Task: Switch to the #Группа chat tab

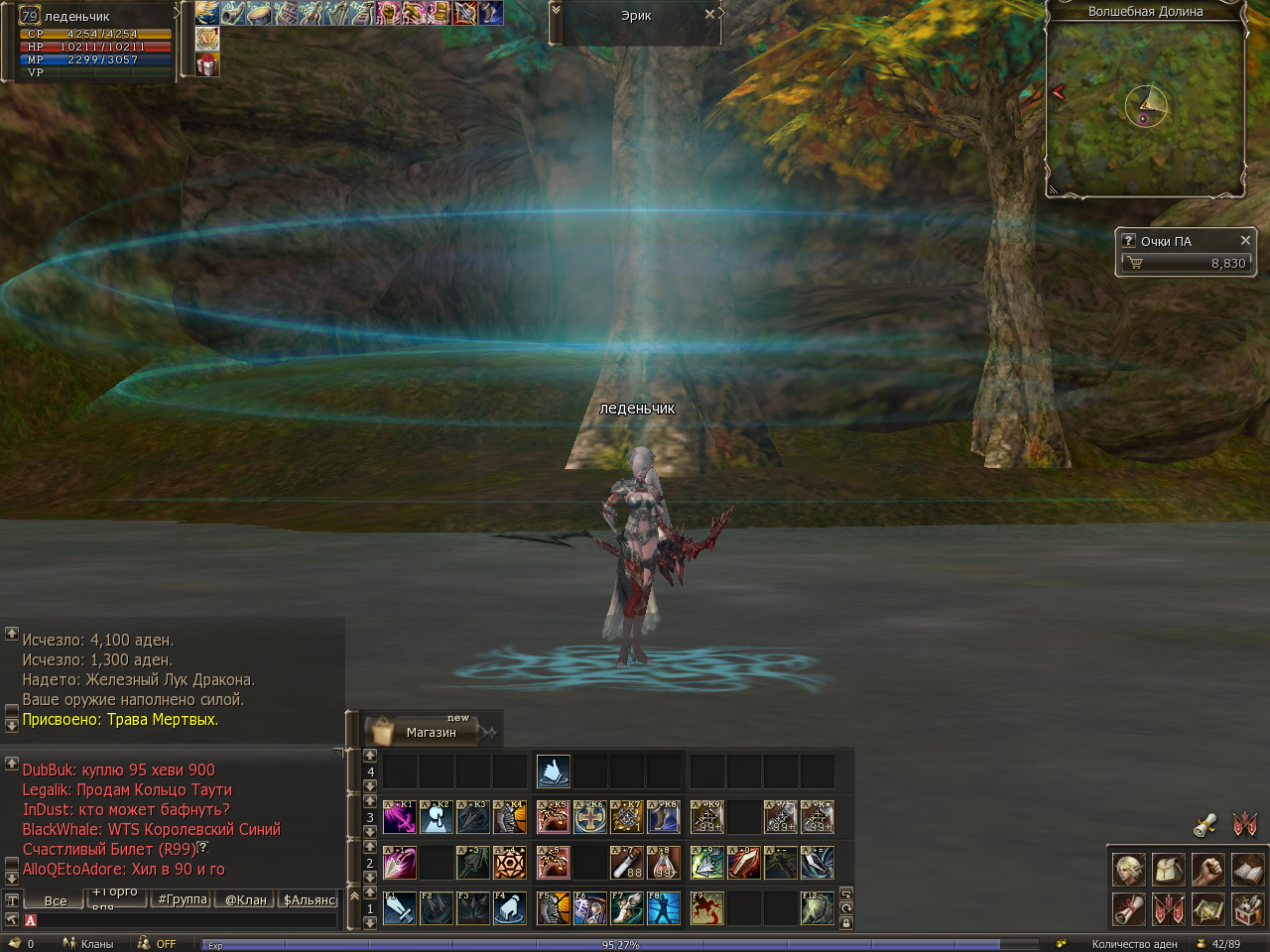Action: coord(182,899)
